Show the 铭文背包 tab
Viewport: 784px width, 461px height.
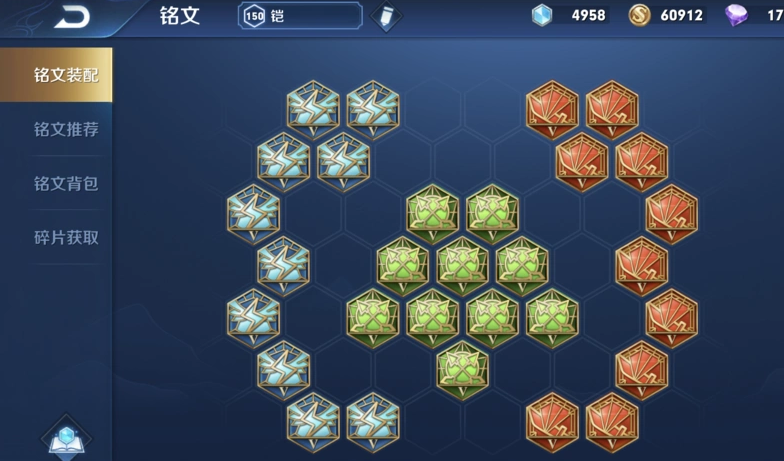pos(66,184)
